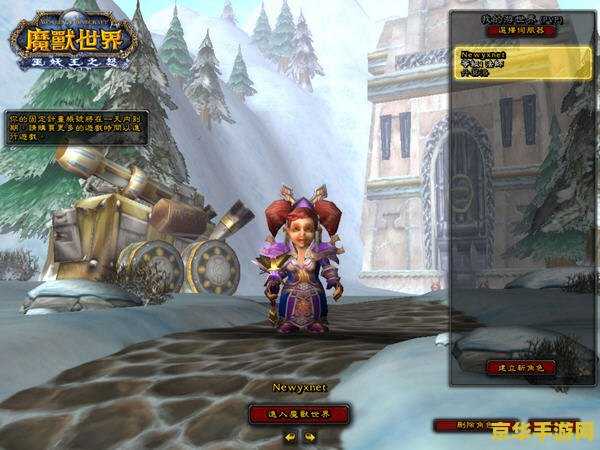Select the Newyxnet character entry
This screenshot has height=450, width=600.
(520, 63)
